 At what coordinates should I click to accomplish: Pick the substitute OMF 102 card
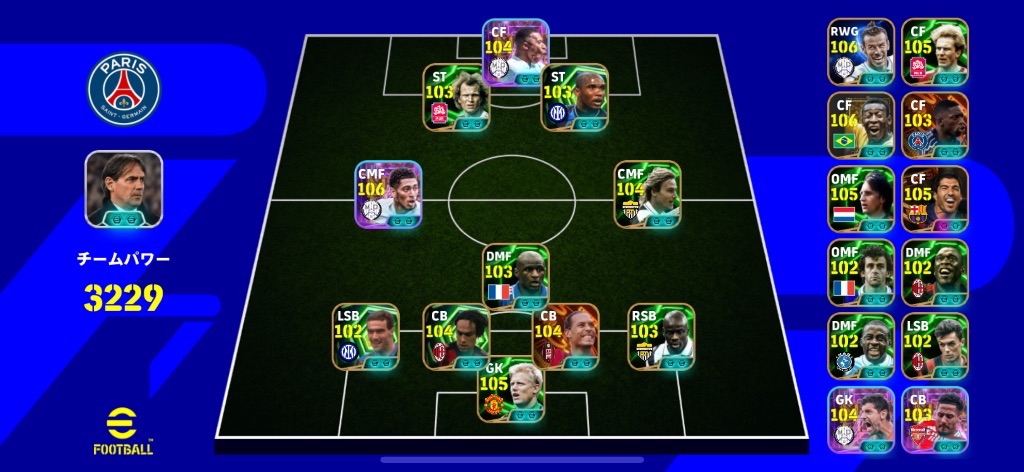coord(861,272)
